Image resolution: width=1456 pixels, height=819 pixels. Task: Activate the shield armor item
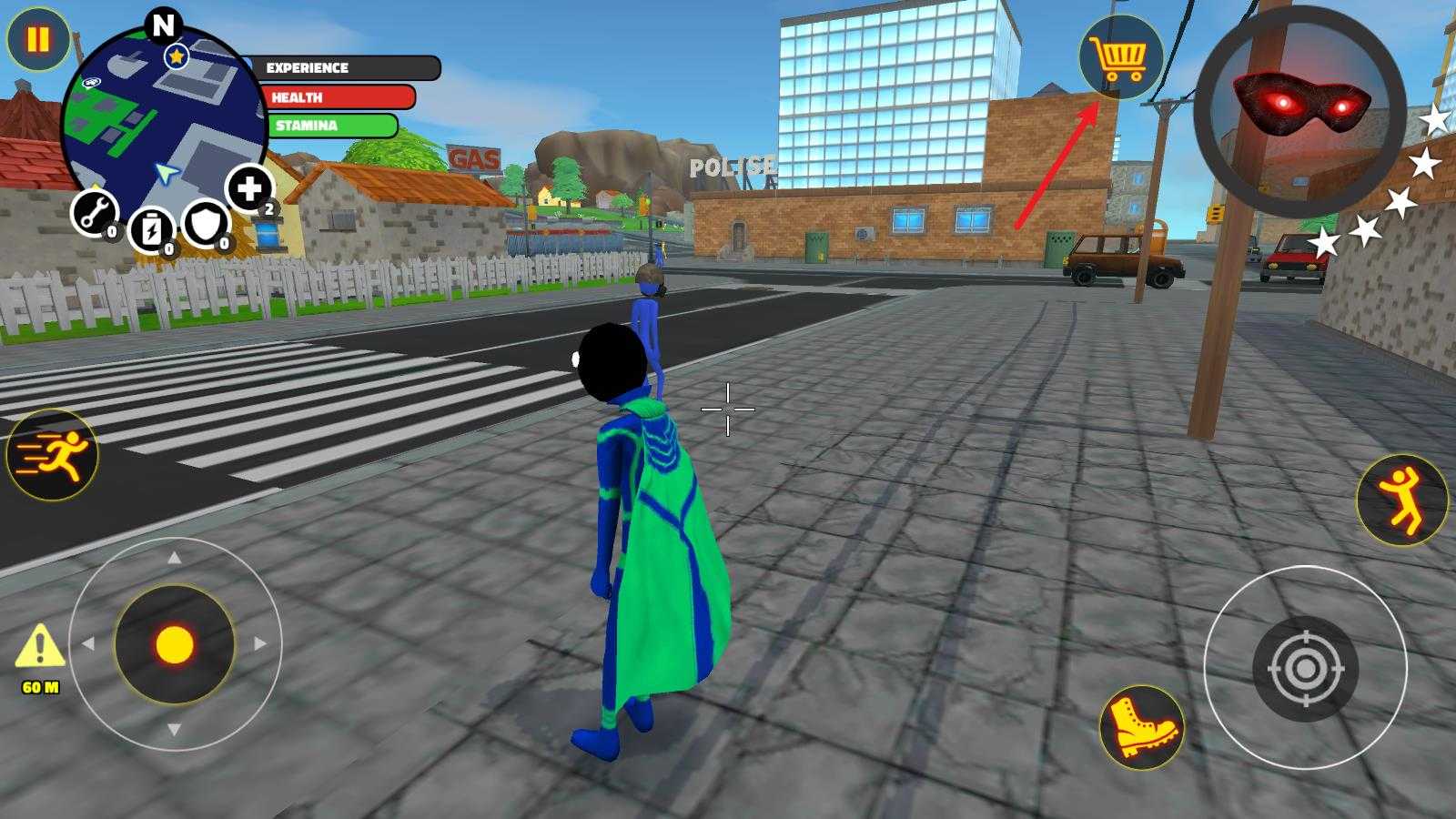[206, 223]
